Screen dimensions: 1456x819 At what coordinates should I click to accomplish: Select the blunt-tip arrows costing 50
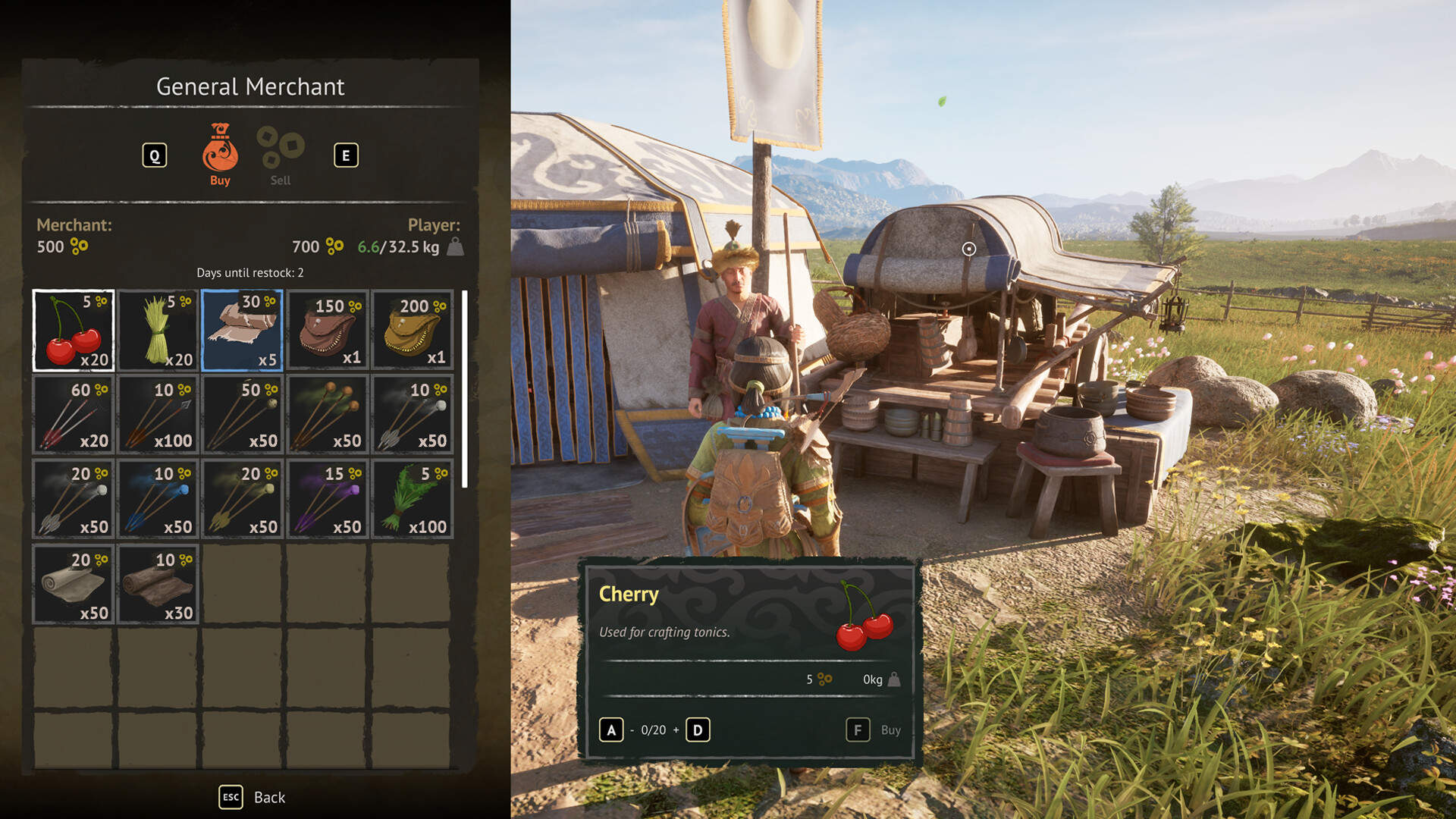tap(243, 415)
